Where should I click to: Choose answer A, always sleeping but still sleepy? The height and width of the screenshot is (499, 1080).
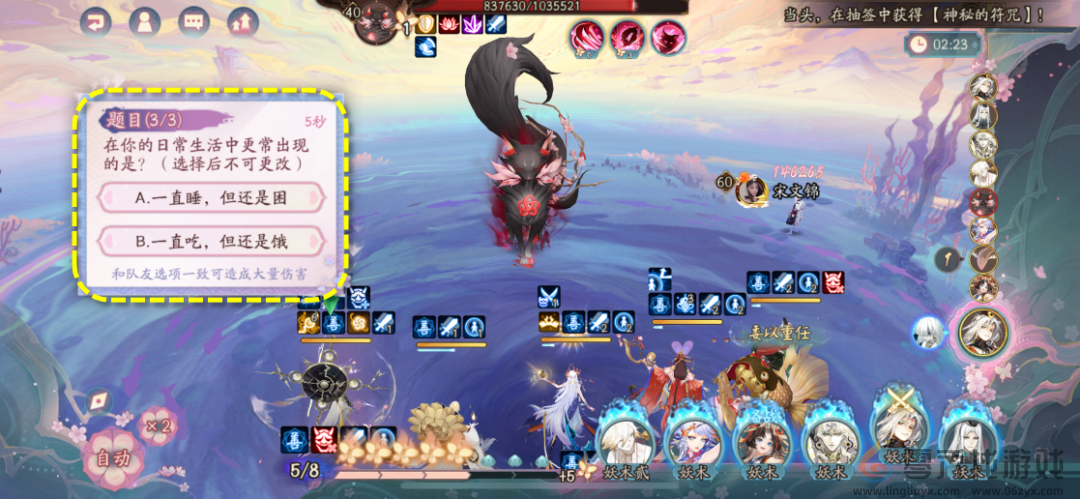tap(212, 198)
